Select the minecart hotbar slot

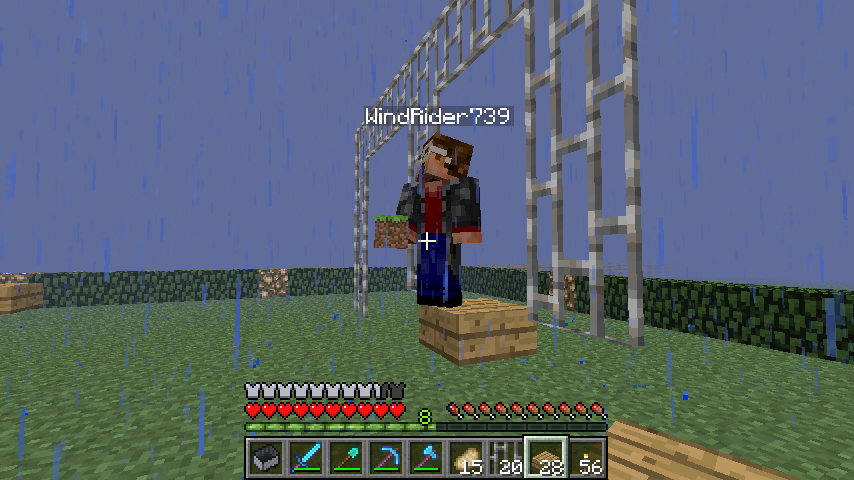point(265,458)
